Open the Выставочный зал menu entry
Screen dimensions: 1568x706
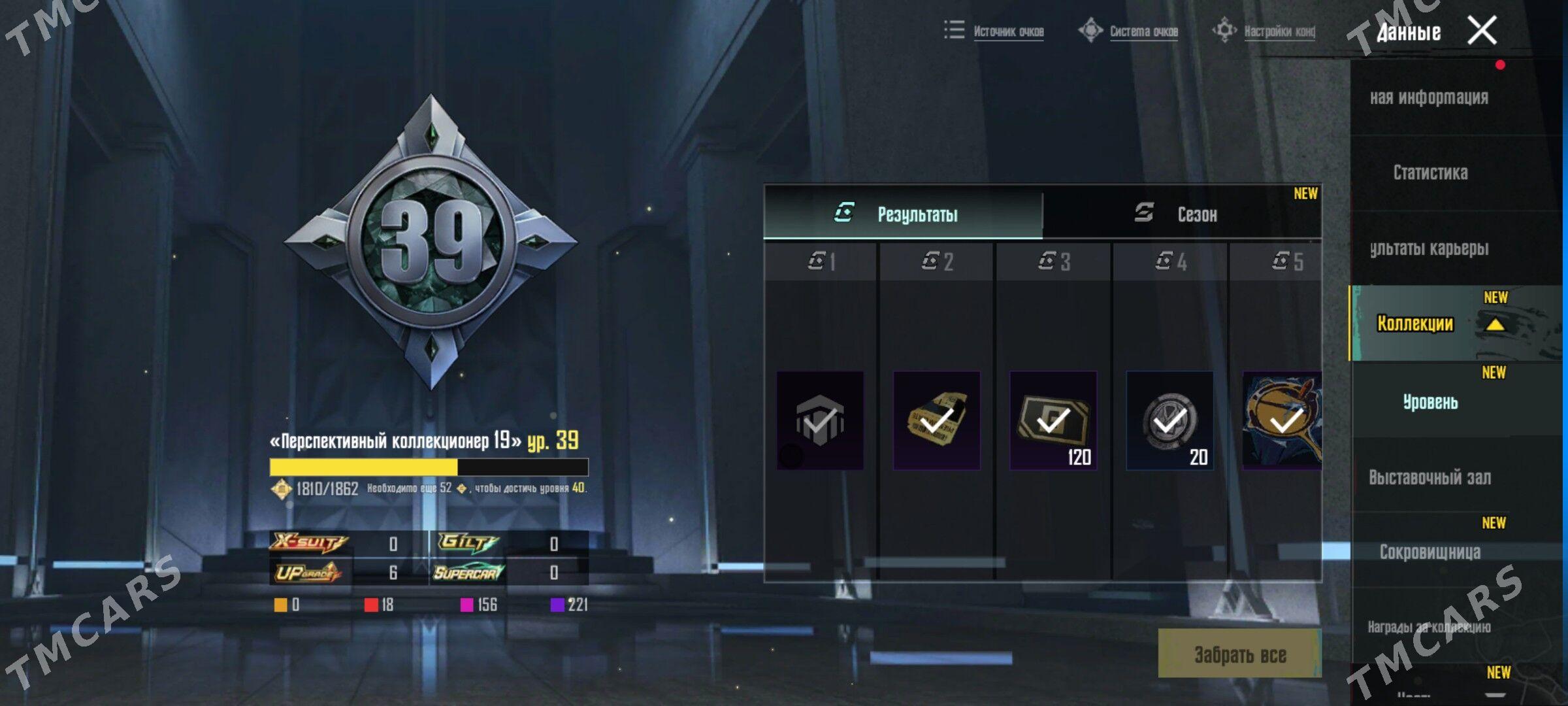(x=1430, y=477)
